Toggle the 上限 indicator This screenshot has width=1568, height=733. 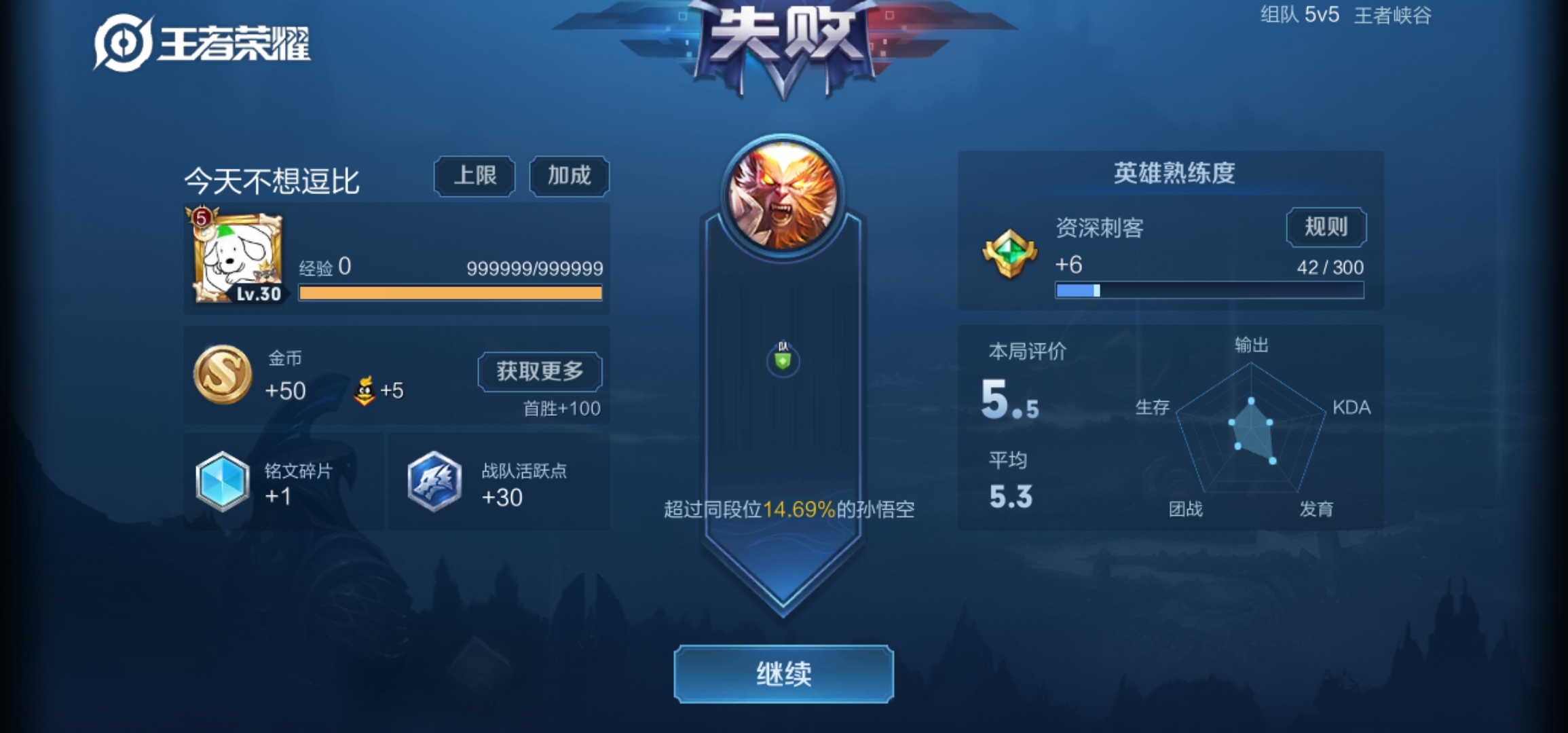point(474,176)
